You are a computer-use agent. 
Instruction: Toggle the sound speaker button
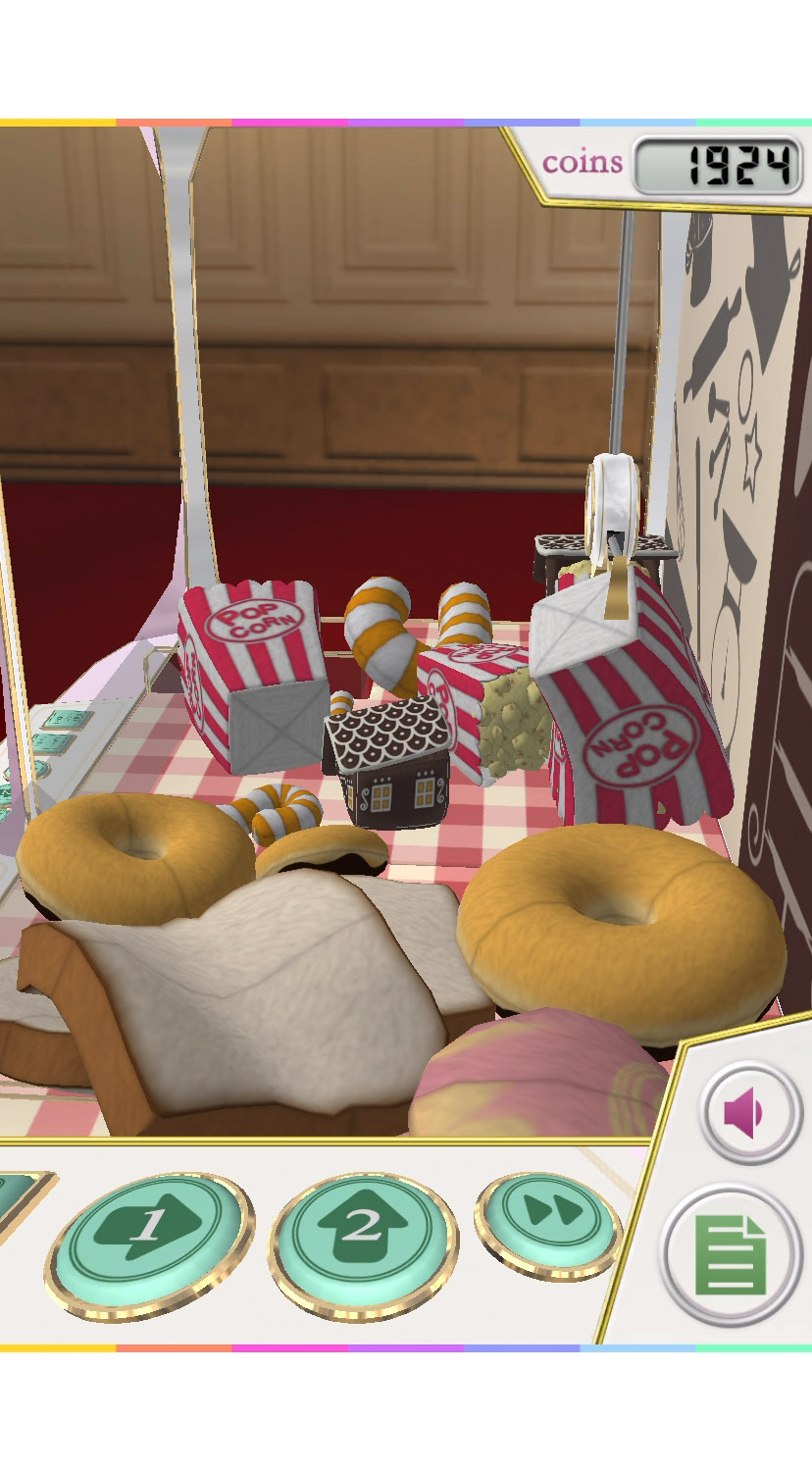pos(750,1114)
